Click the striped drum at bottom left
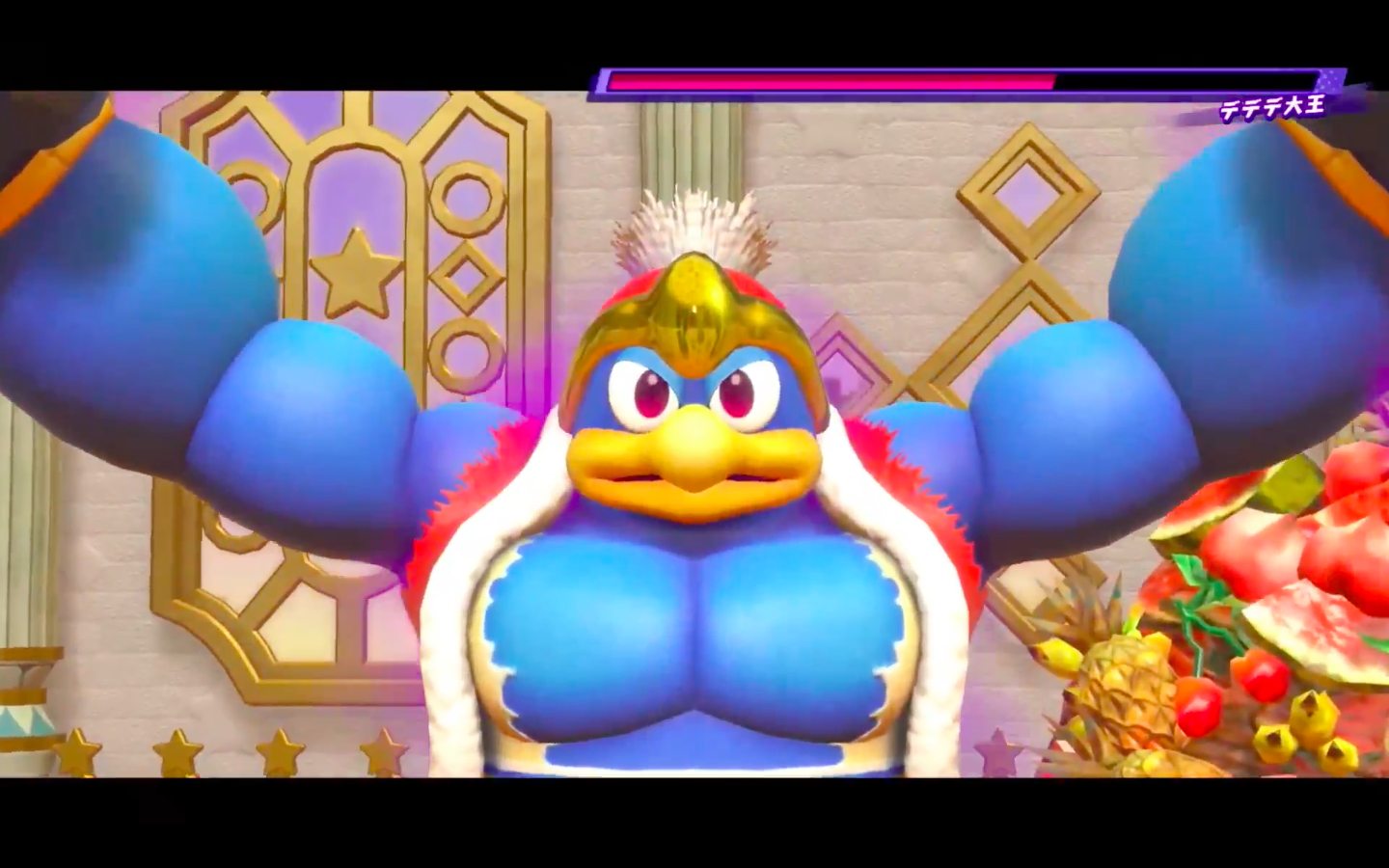 24,719
